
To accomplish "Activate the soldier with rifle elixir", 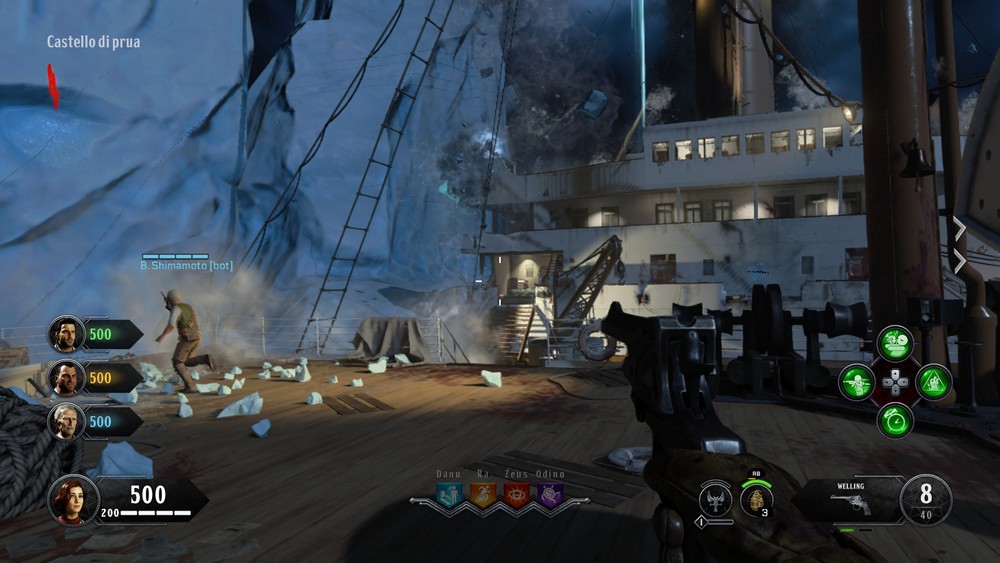I will point(857,382).
